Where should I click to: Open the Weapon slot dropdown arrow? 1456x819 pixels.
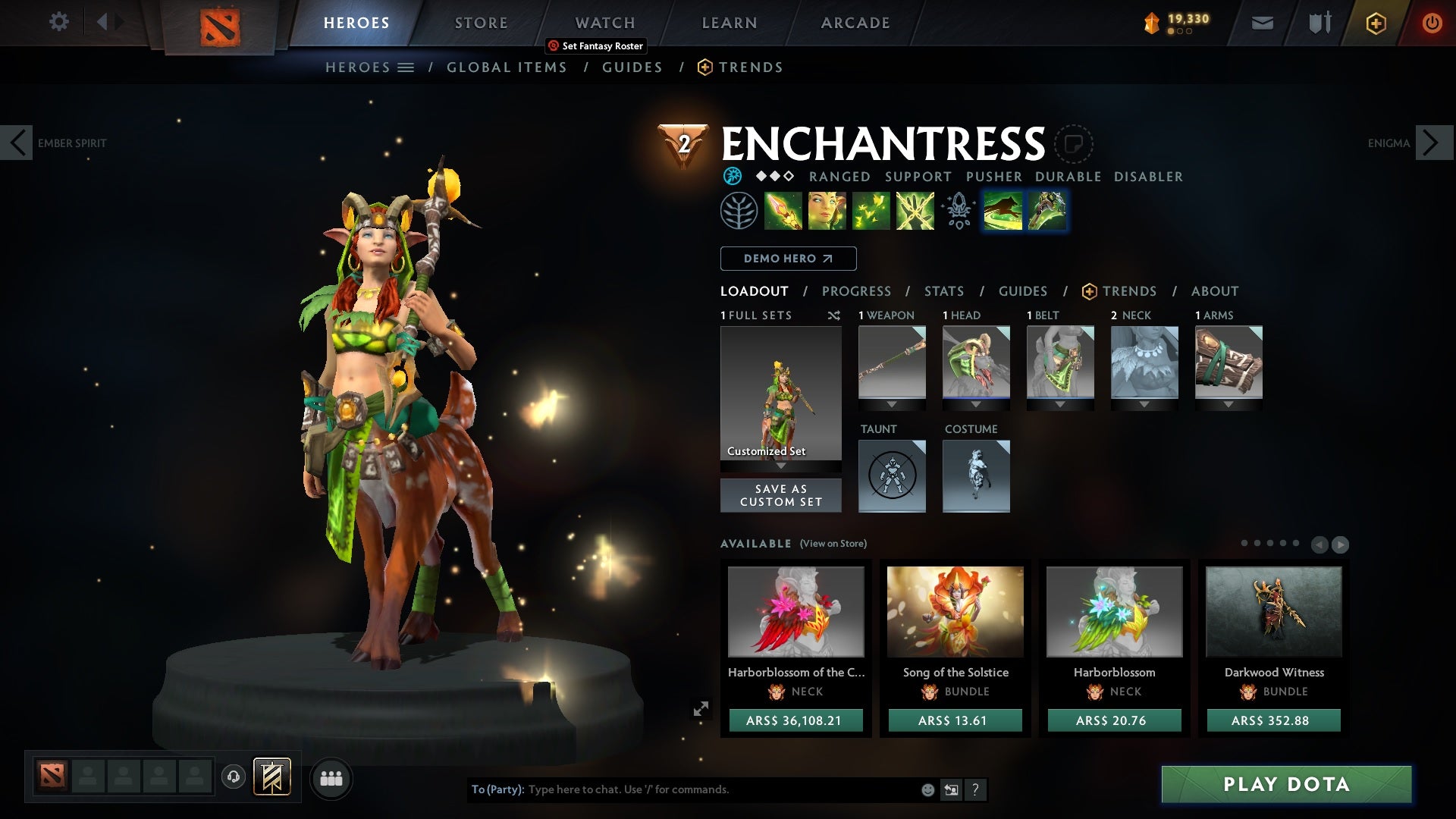coord(892,404)
